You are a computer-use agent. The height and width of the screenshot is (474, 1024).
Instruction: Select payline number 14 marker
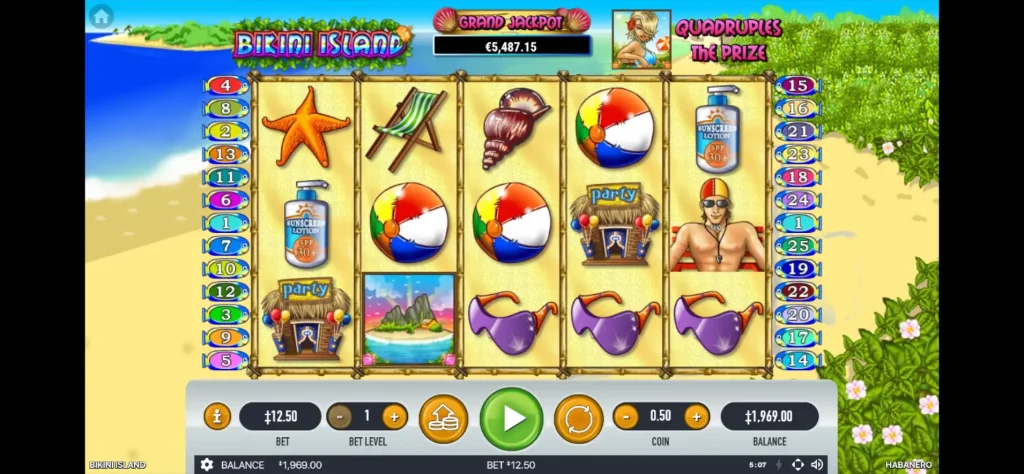797,360
